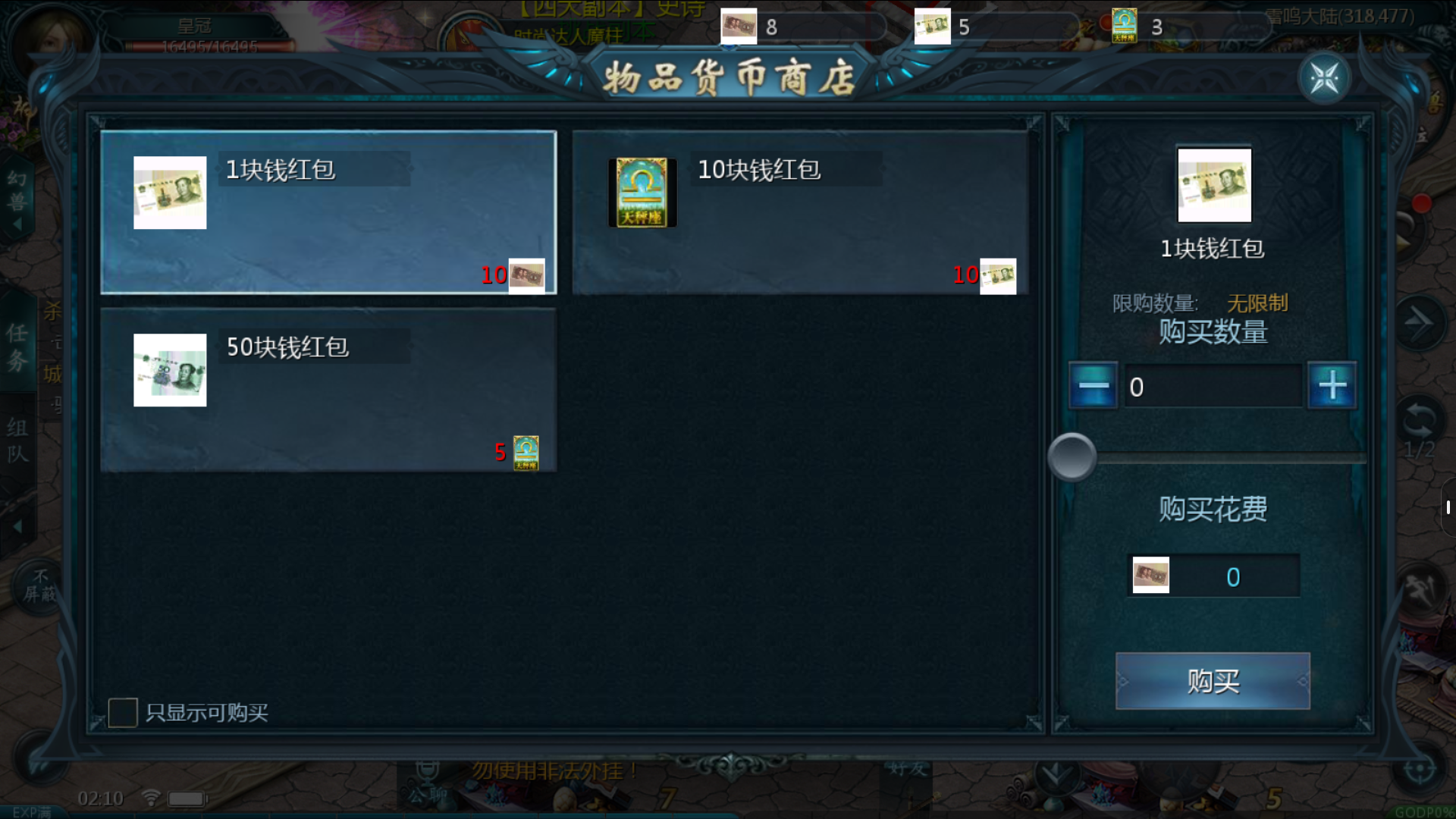Toggle the 只显示可购买 checkbox
1456x819 pixels.
click(123, 713)
